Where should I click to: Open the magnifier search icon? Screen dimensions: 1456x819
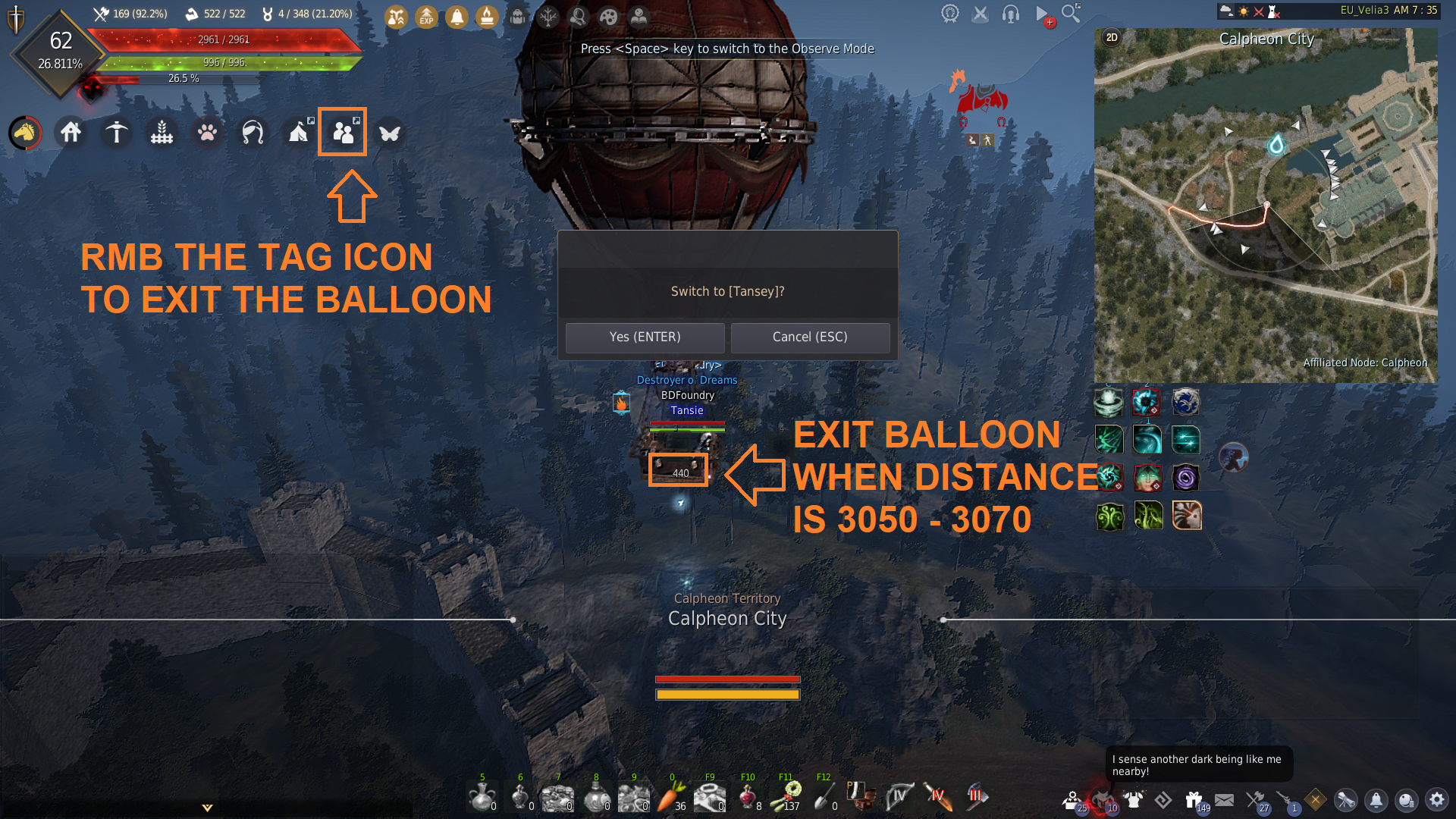click(x=1071, y=14)
